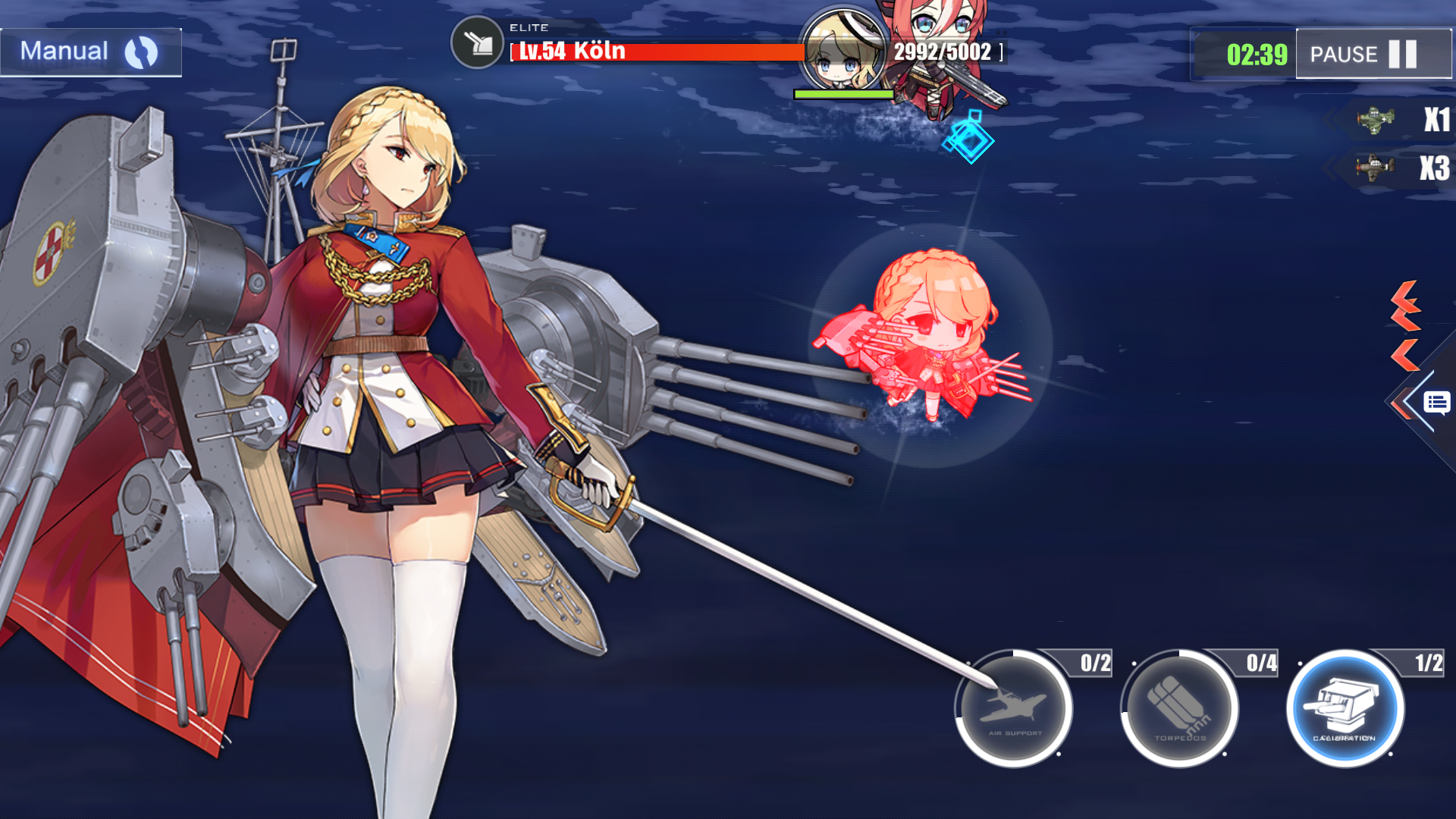
Task: Fire the Torpedoes skill
Action: click(x=1179, y=709)
